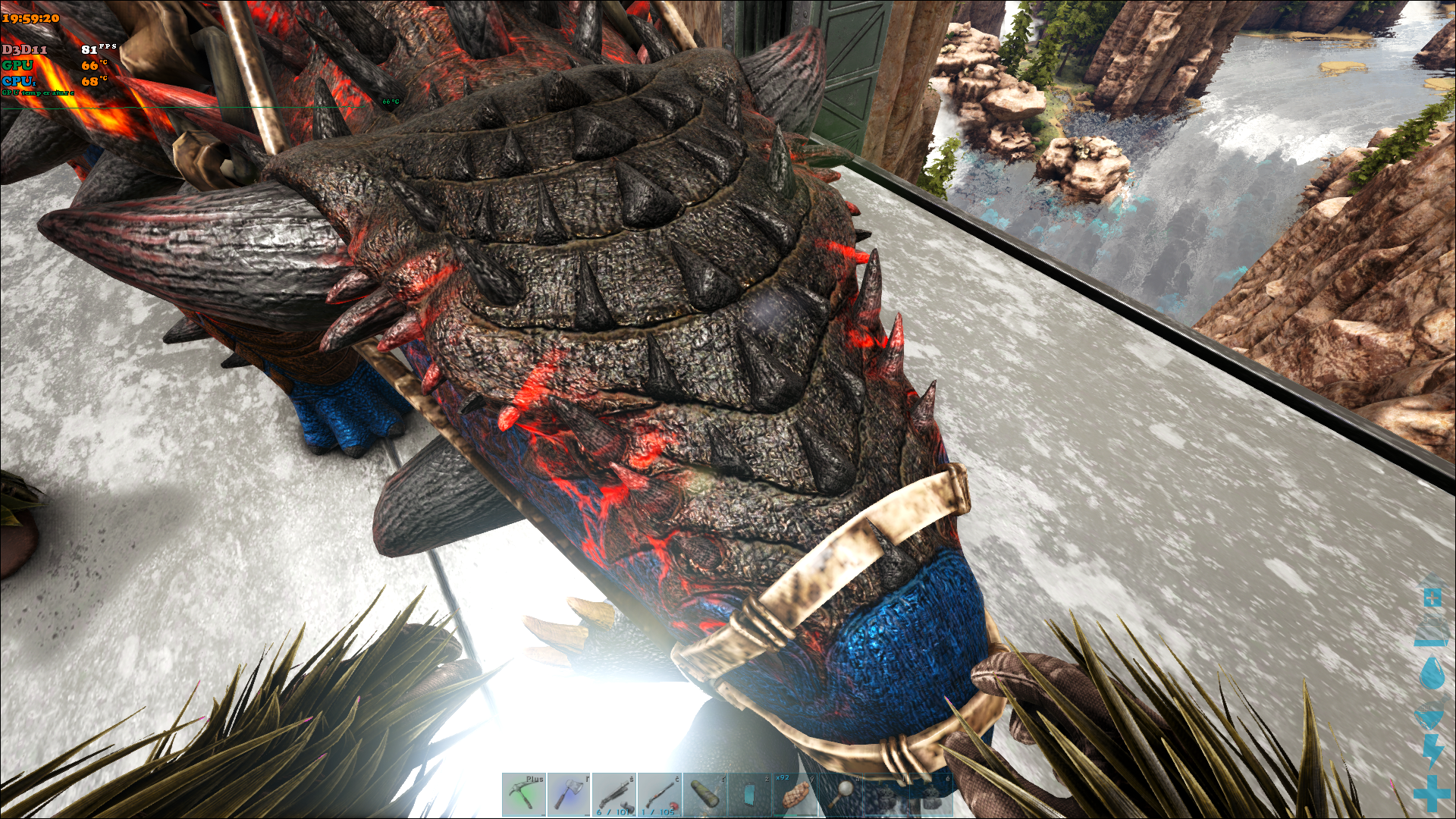
Task: Select the green cylinder item slot
Action: coord(705,795)
